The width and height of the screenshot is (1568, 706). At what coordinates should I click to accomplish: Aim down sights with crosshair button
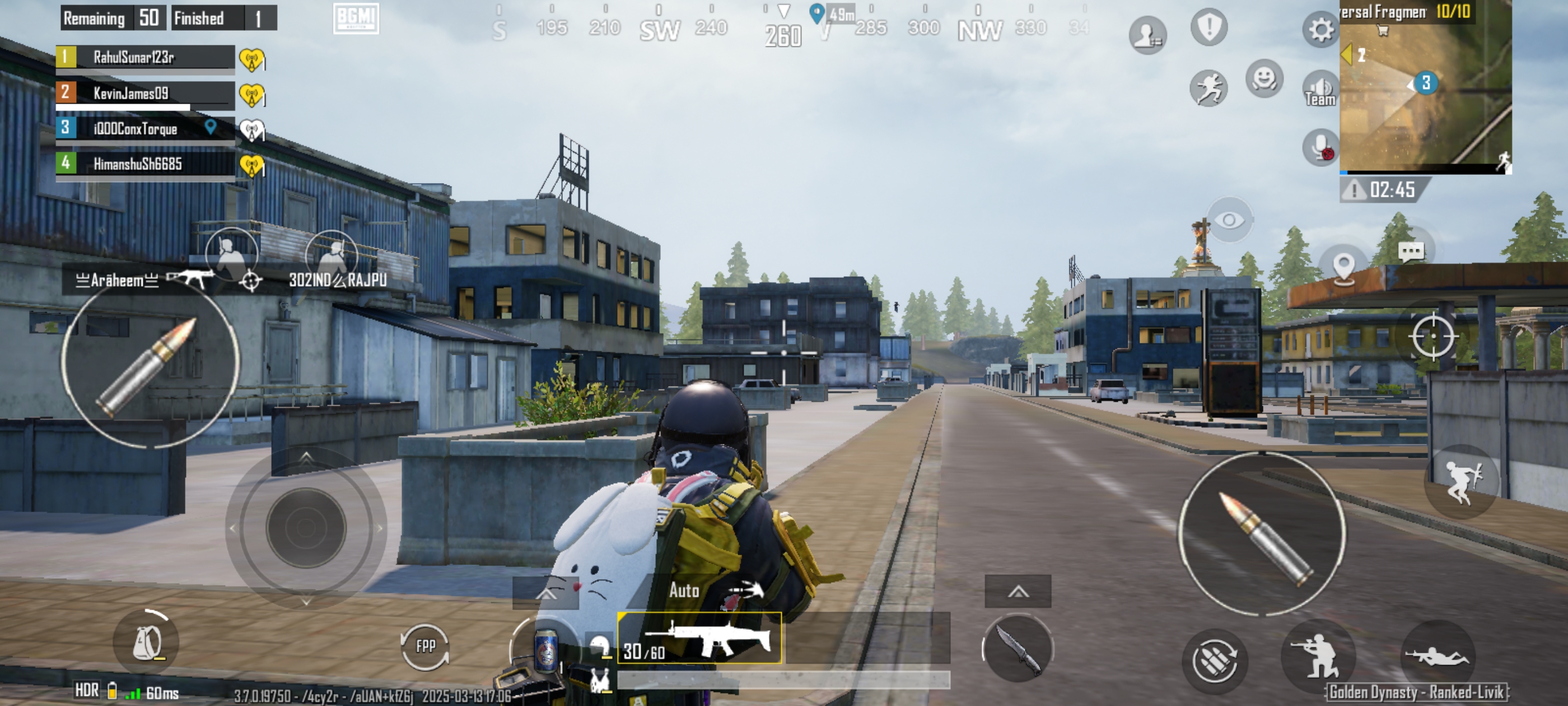tap(1432, 336)
